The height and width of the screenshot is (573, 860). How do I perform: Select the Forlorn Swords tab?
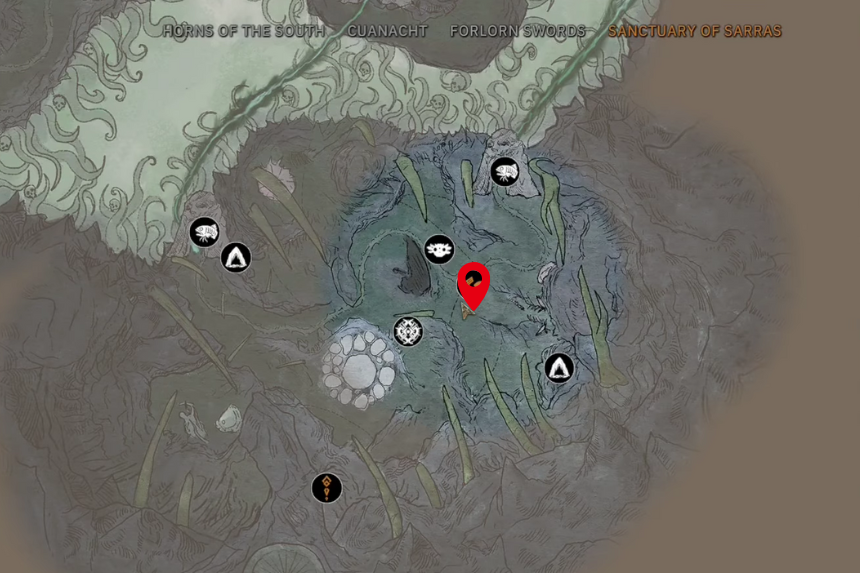coord(517,31)
